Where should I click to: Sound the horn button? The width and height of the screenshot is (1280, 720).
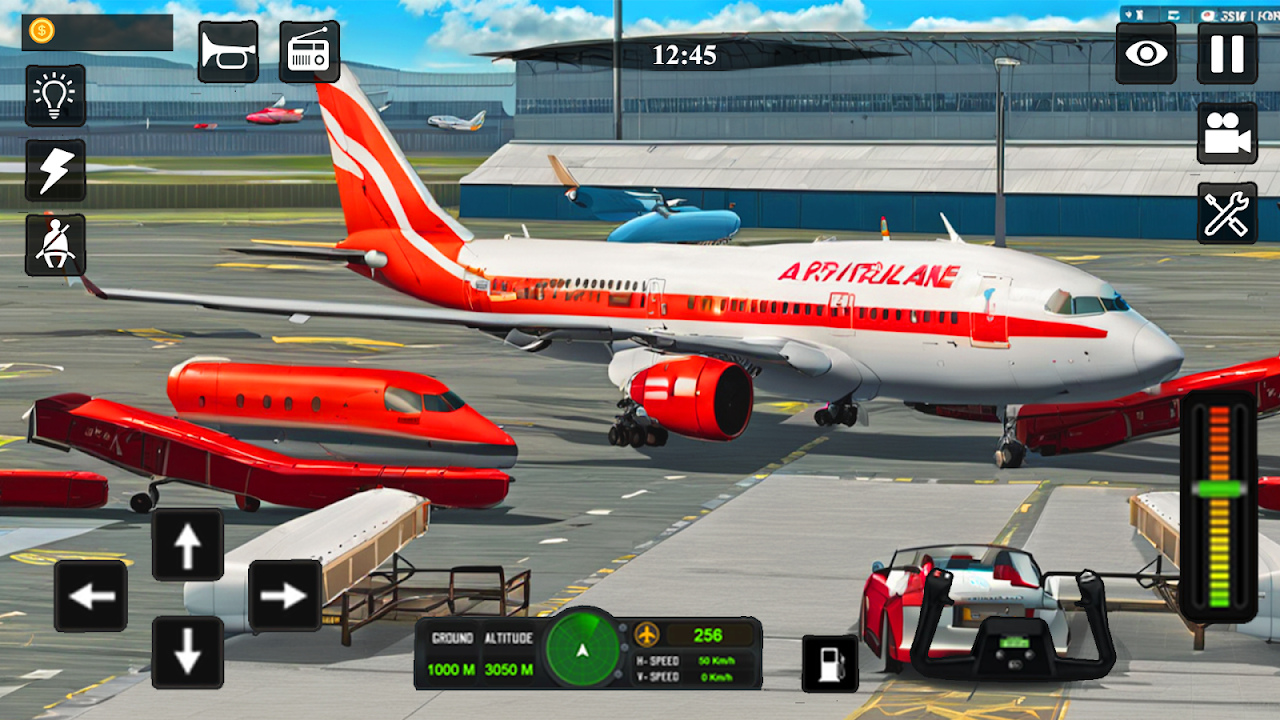click(x=228, y=52)
